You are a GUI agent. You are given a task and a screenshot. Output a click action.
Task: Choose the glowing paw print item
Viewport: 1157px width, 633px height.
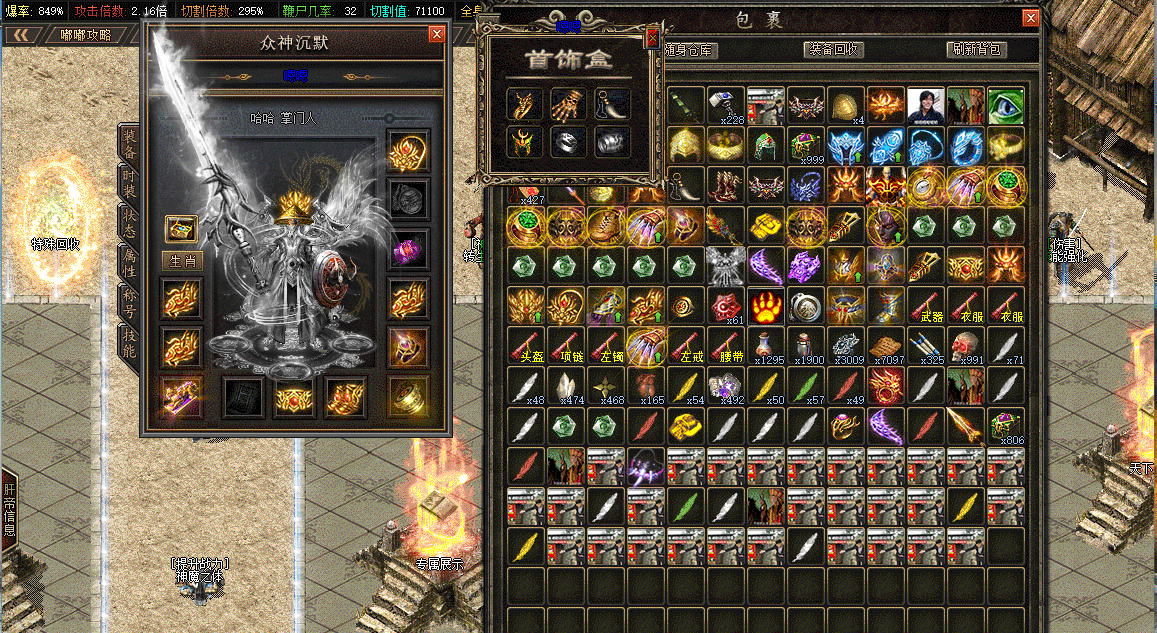click(766, 305)
